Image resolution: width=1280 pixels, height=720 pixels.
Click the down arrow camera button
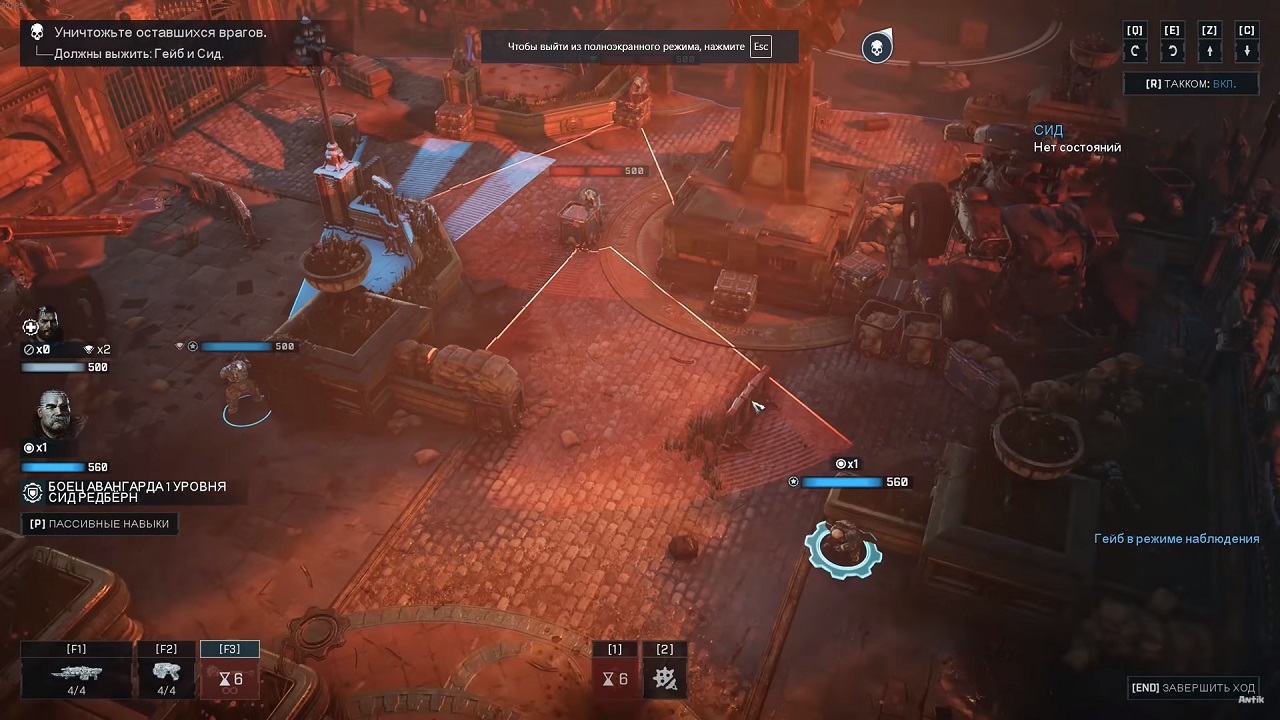1246,51
